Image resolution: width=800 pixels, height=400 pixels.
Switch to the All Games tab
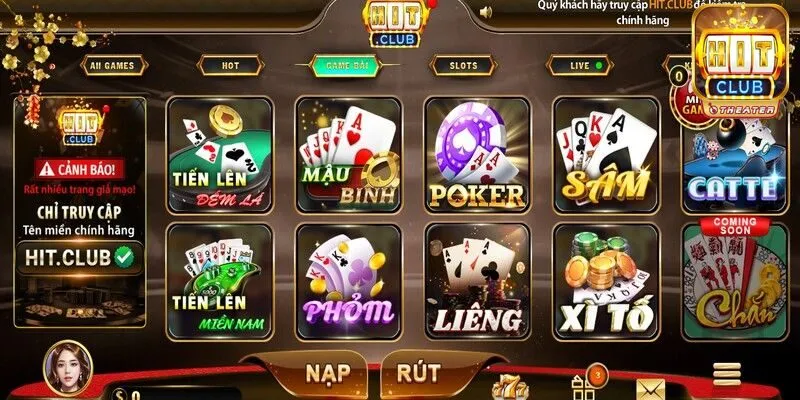(111, 66)
